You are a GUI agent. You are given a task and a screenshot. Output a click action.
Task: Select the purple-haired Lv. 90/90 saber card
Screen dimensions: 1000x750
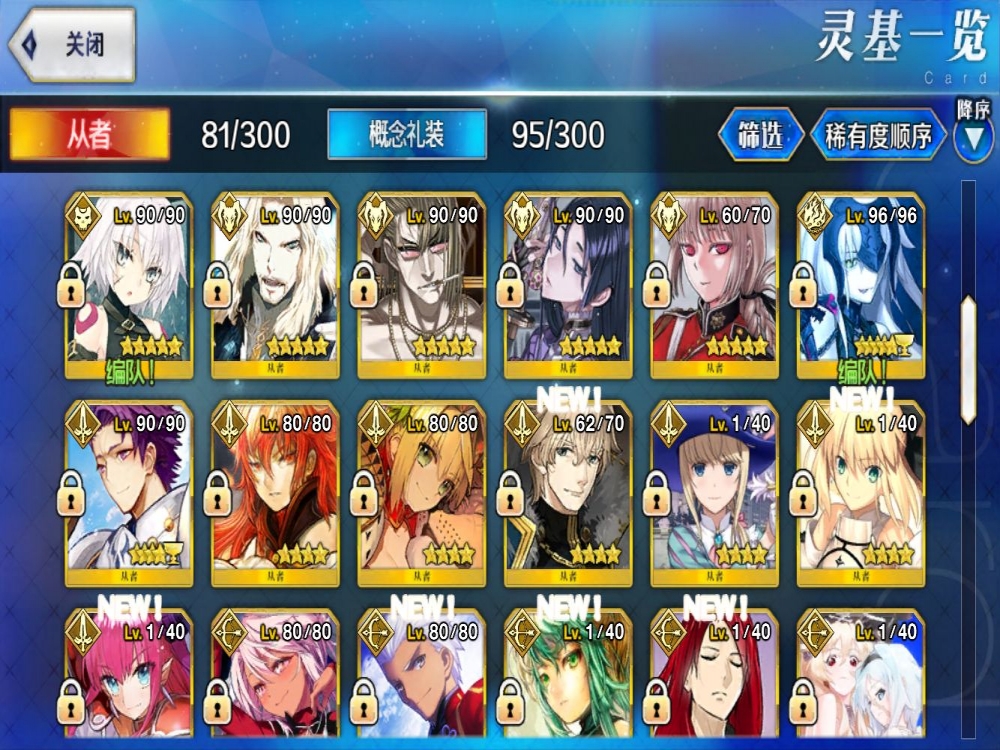(x=127, y=490)
